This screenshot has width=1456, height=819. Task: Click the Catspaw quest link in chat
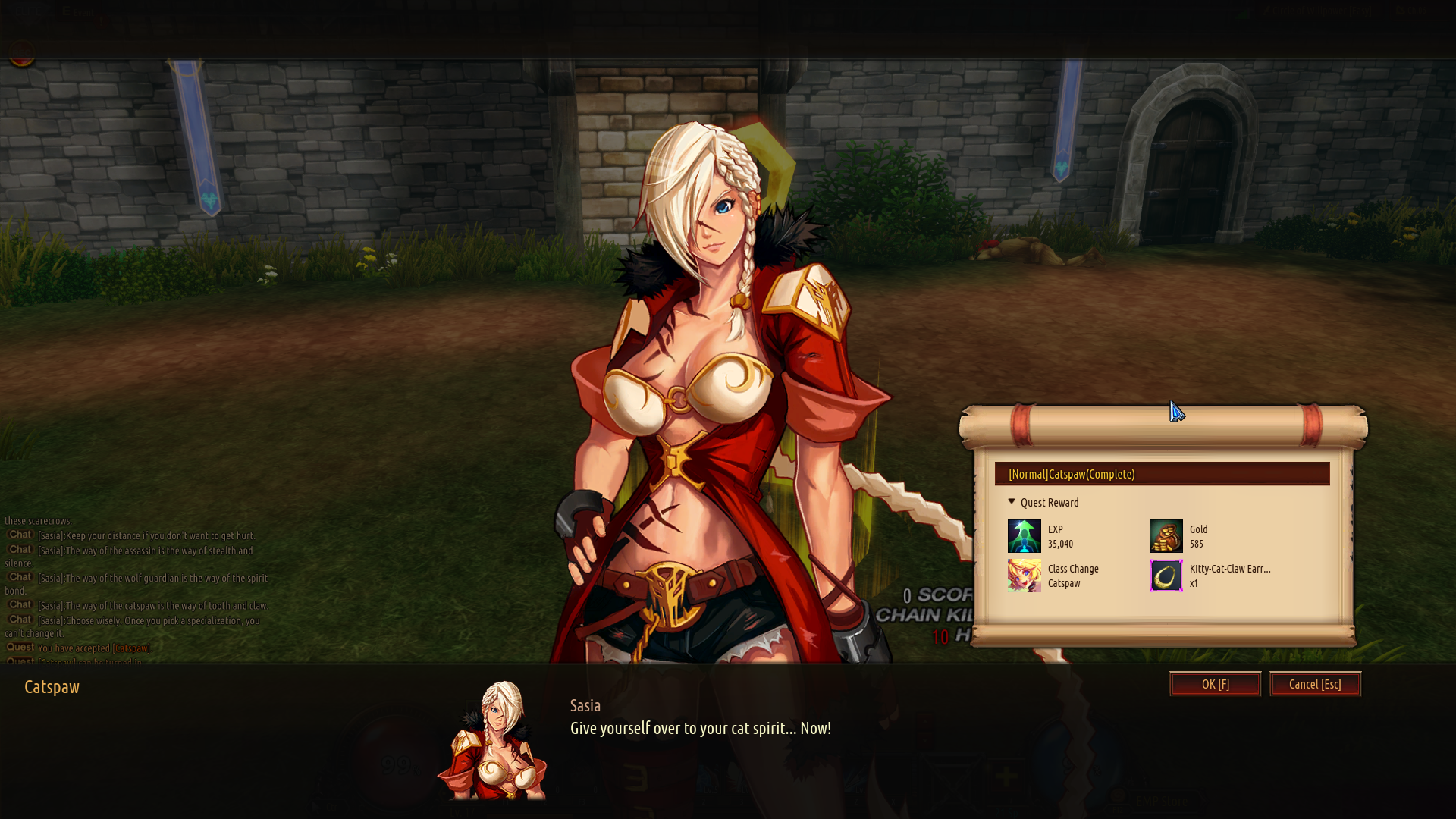coord(131,648)
